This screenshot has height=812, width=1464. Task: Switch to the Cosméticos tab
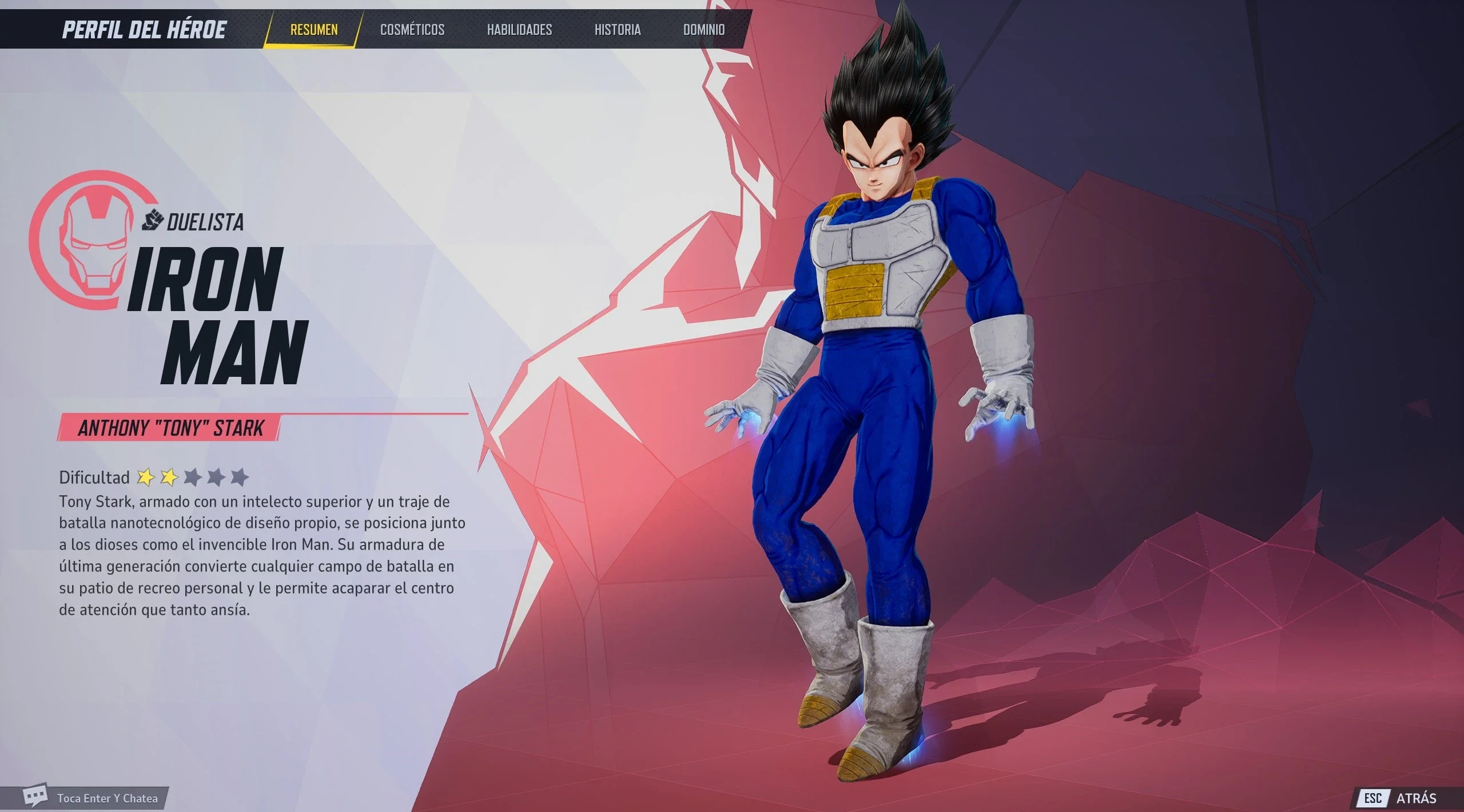[x=413, y=30]
